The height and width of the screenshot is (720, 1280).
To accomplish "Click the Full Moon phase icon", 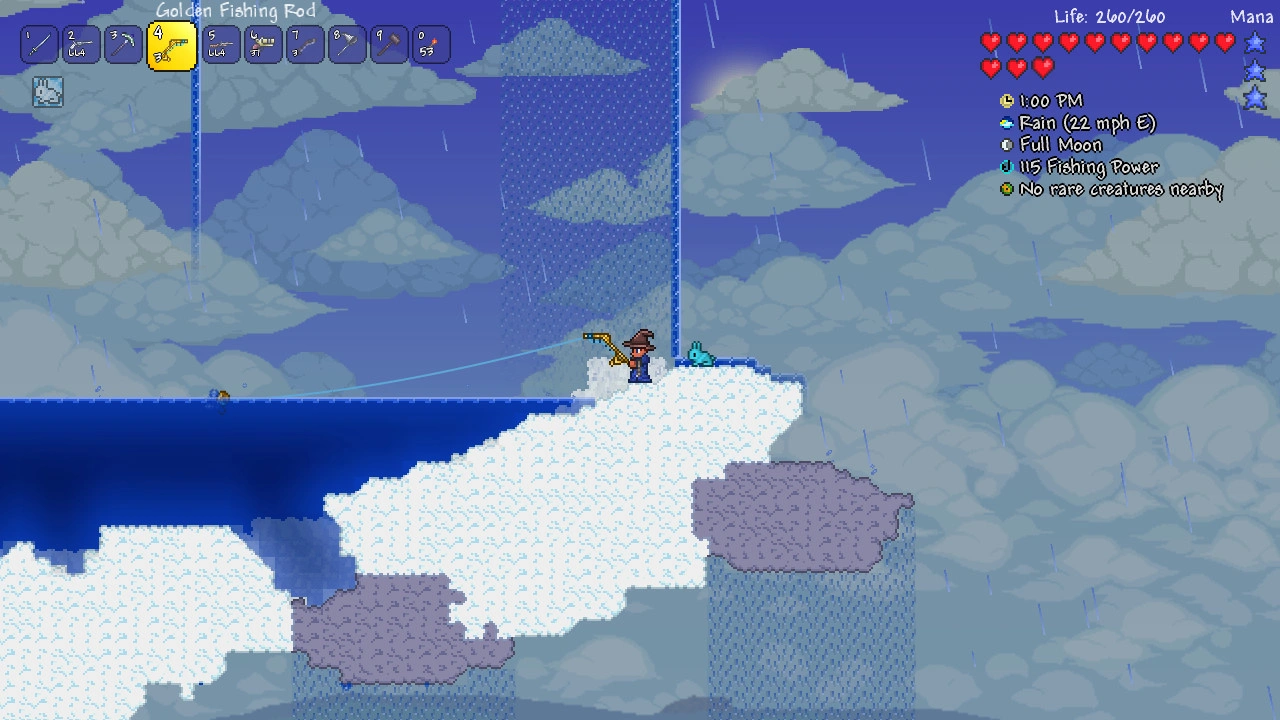I will tap(1005, 144).
